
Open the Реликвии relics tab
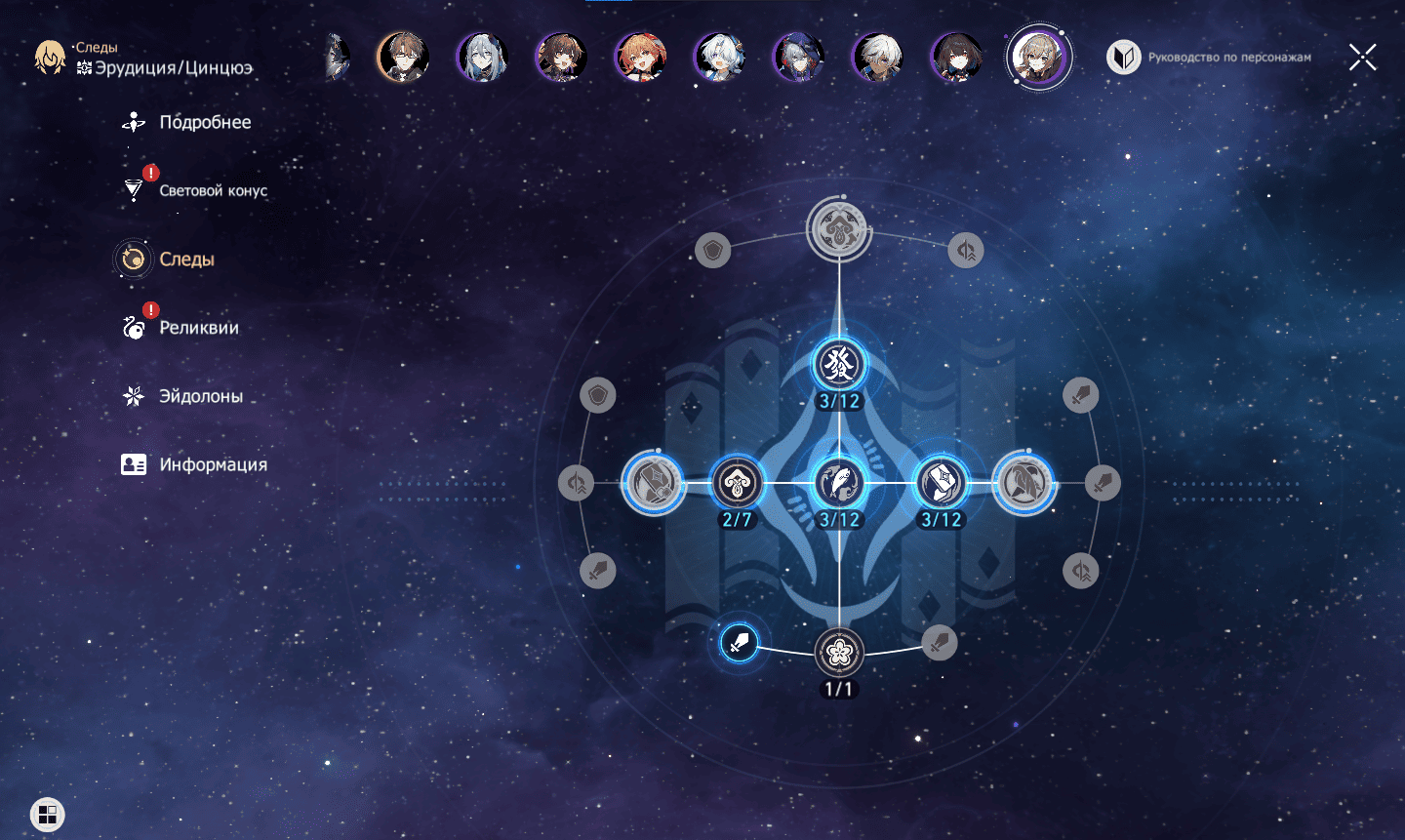pos(198,328)
